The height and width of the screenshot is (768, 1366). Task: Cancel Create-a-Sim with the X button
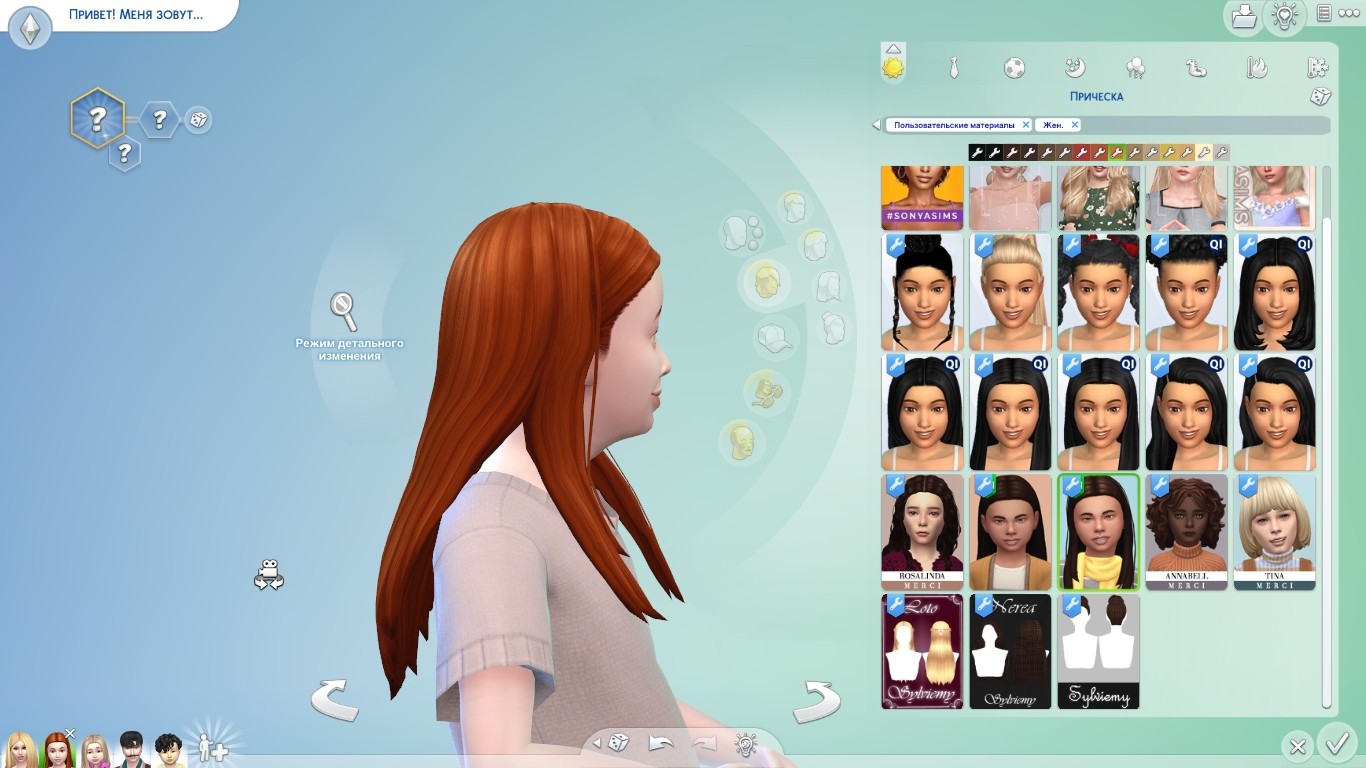pyautogui.click(x=1297, y=746)
